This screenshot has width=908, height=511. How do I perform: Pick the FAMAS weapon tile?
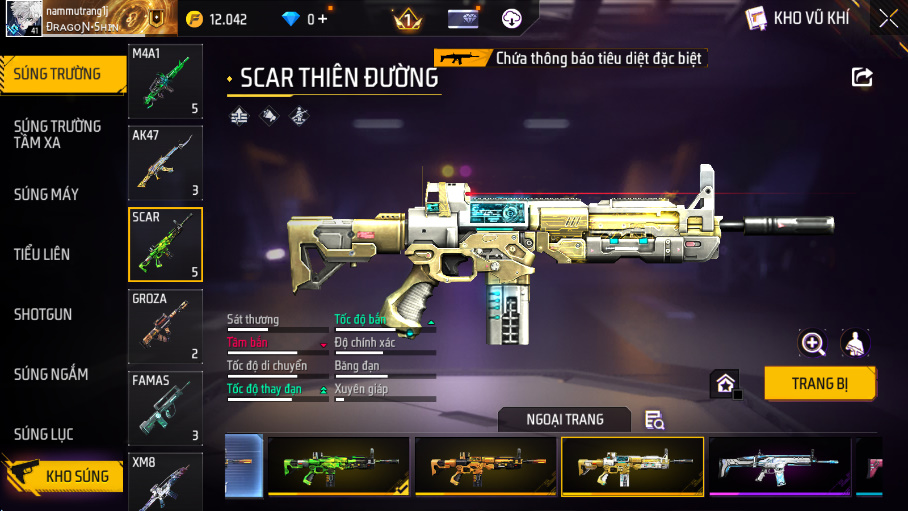(166, 409)
